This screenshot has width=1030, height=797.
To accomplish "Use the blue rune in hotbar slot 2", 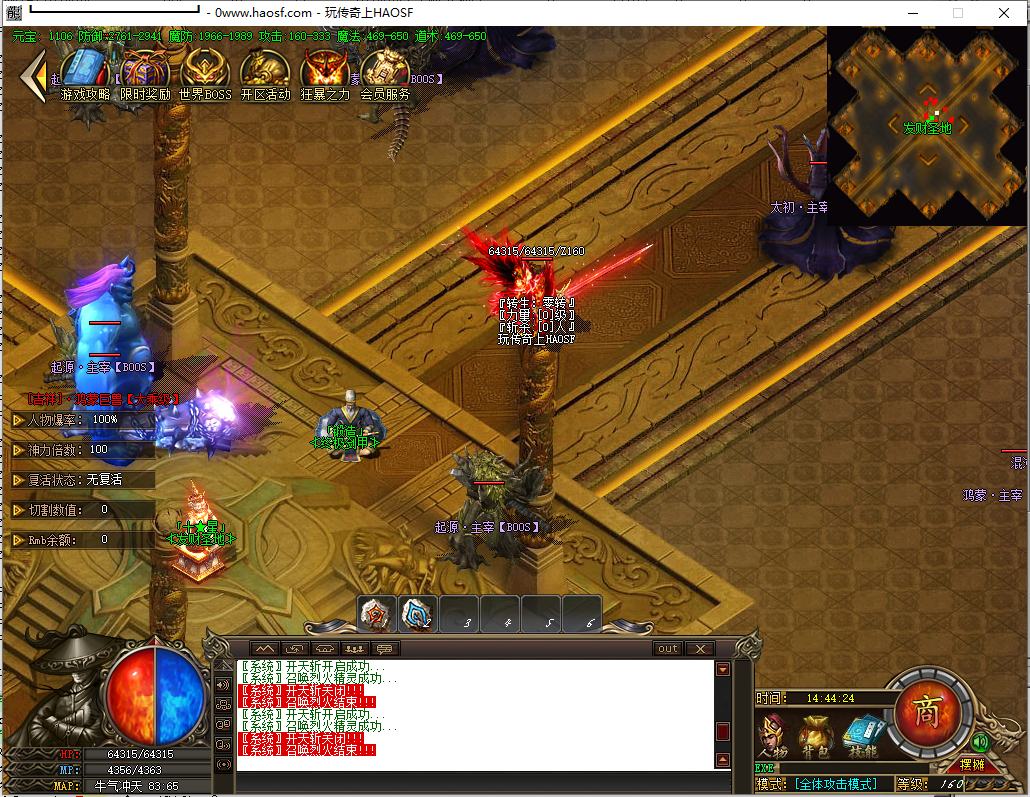I will point(417,615).
